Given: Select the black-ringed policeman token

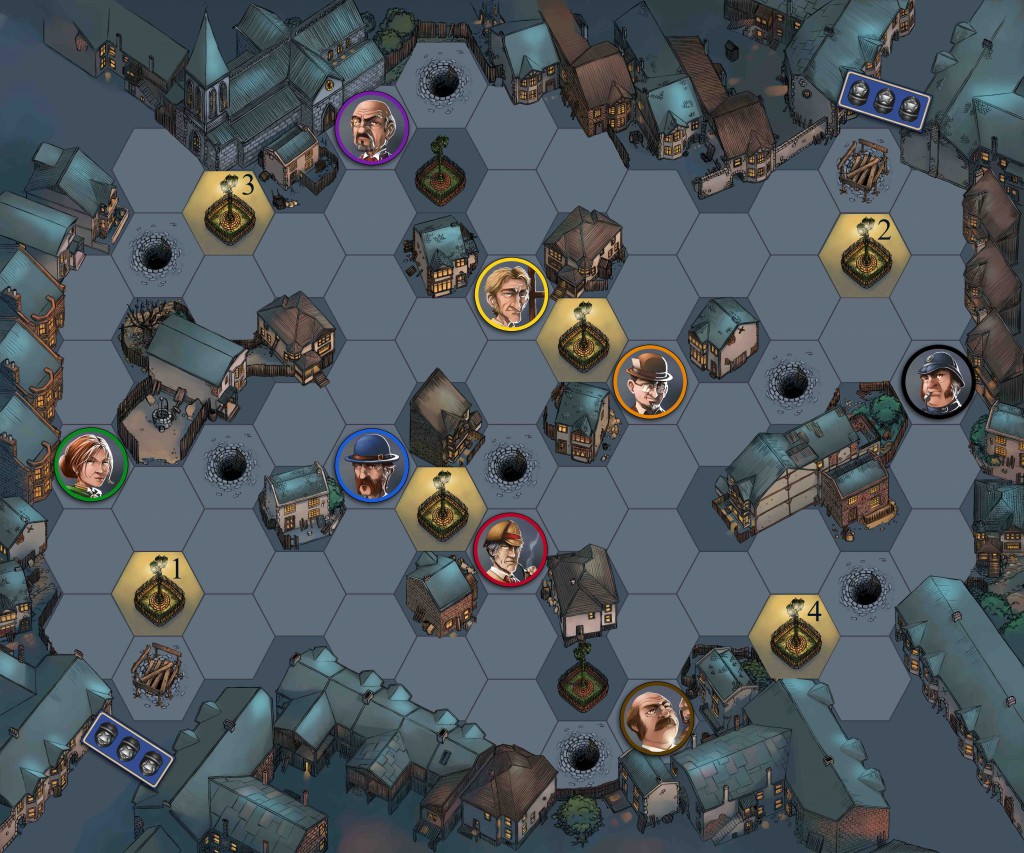Looking at the screenshot, I should pyautogui.click(x=938, y=381).
